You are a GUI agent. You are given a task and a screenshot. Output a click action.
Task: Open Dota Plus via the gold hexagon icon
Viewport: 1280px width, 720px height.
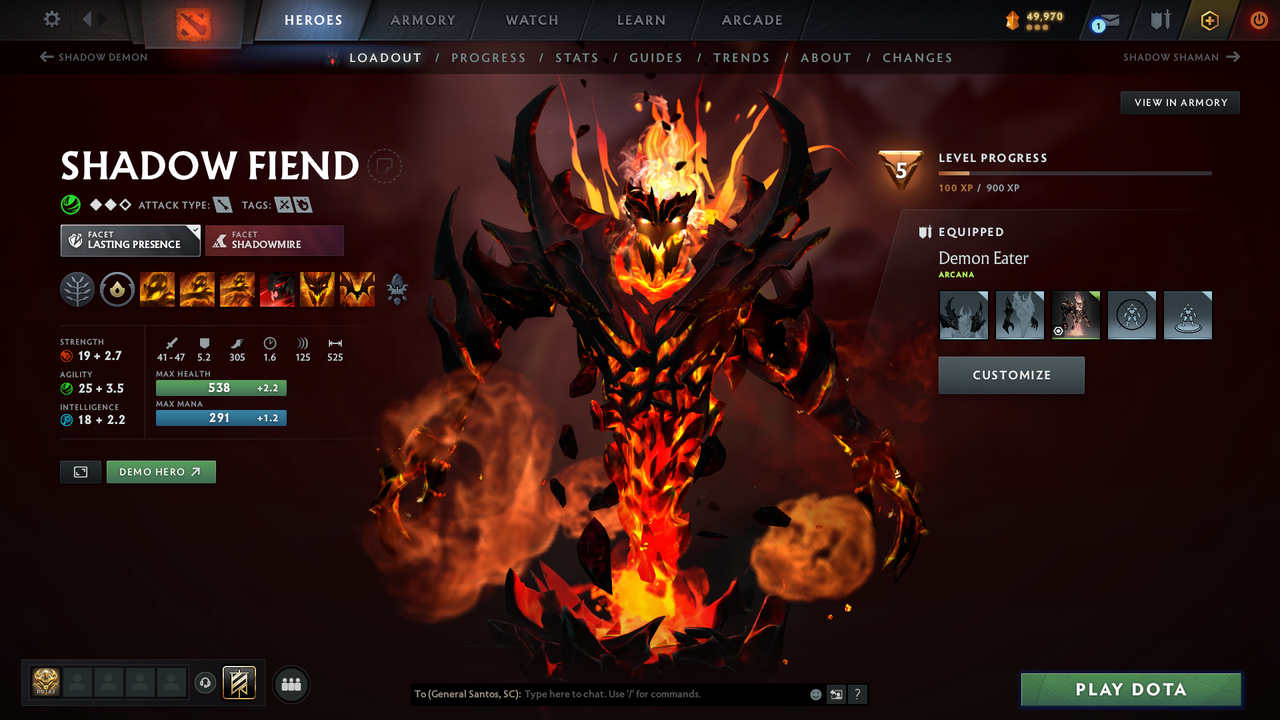coord(1209,19)
